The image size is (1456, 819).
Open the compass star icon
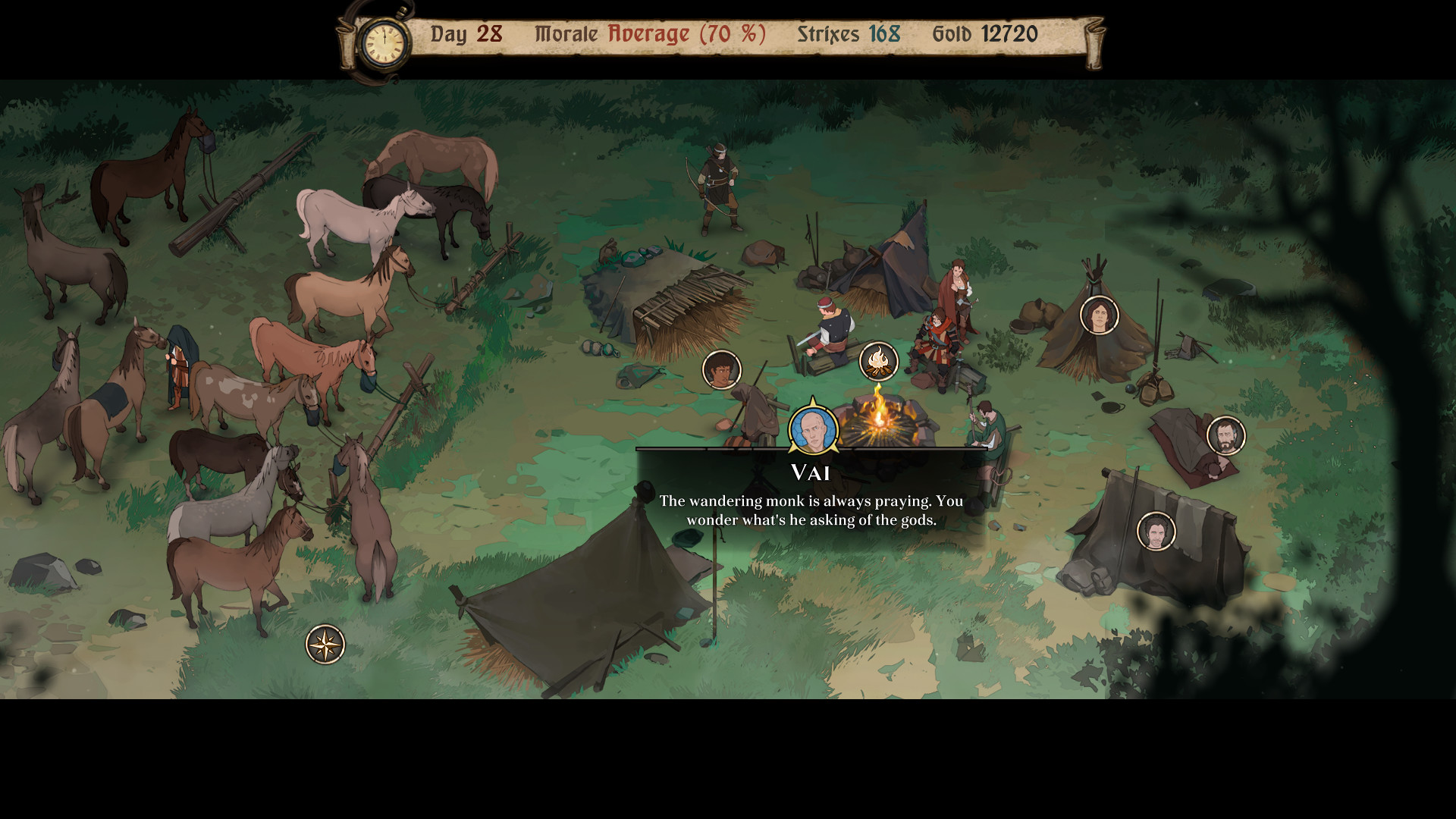tap(325, 645)
